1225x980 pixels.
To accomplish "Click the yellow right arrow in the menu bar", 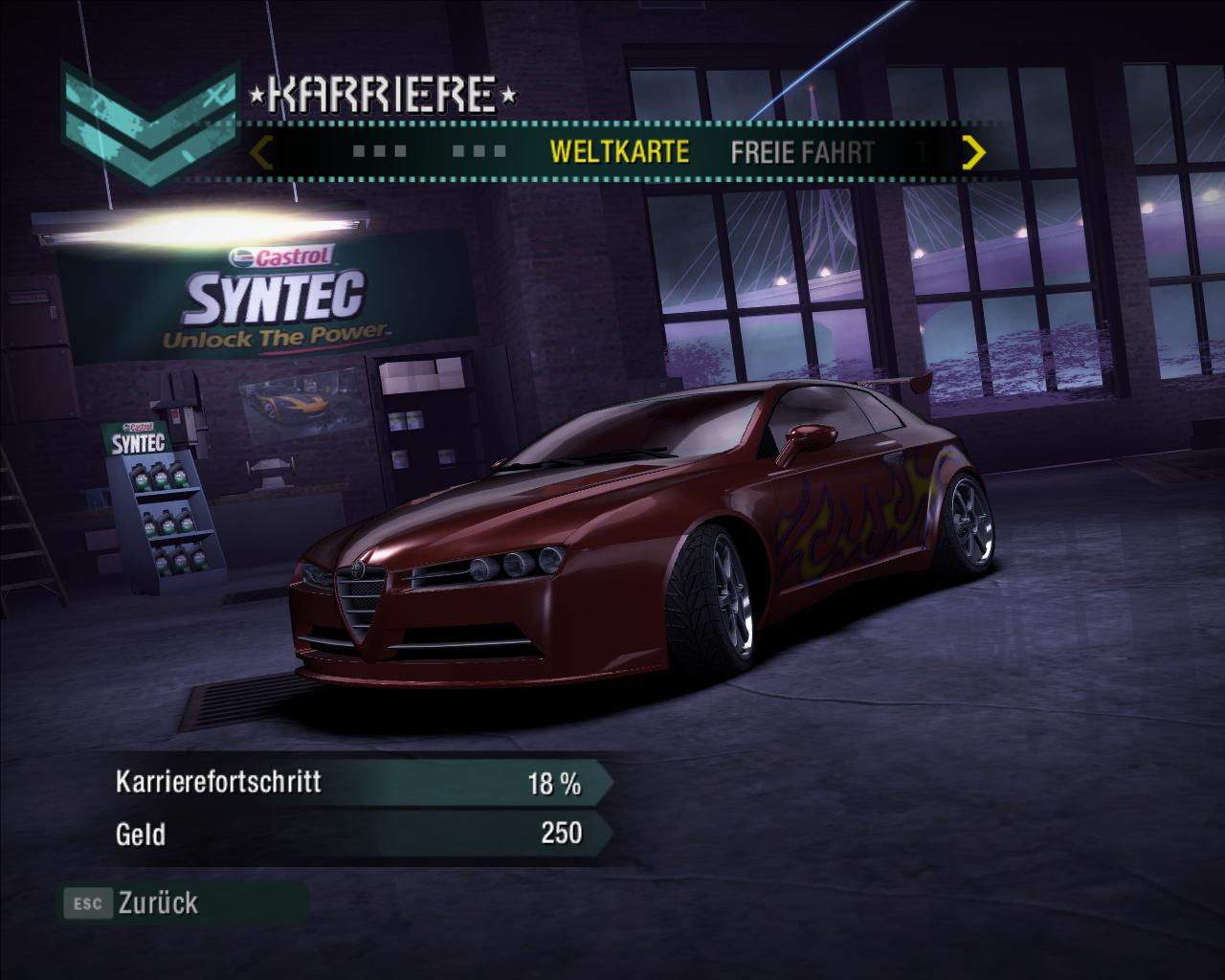I will pyautogui.click(x=973, y=152).
